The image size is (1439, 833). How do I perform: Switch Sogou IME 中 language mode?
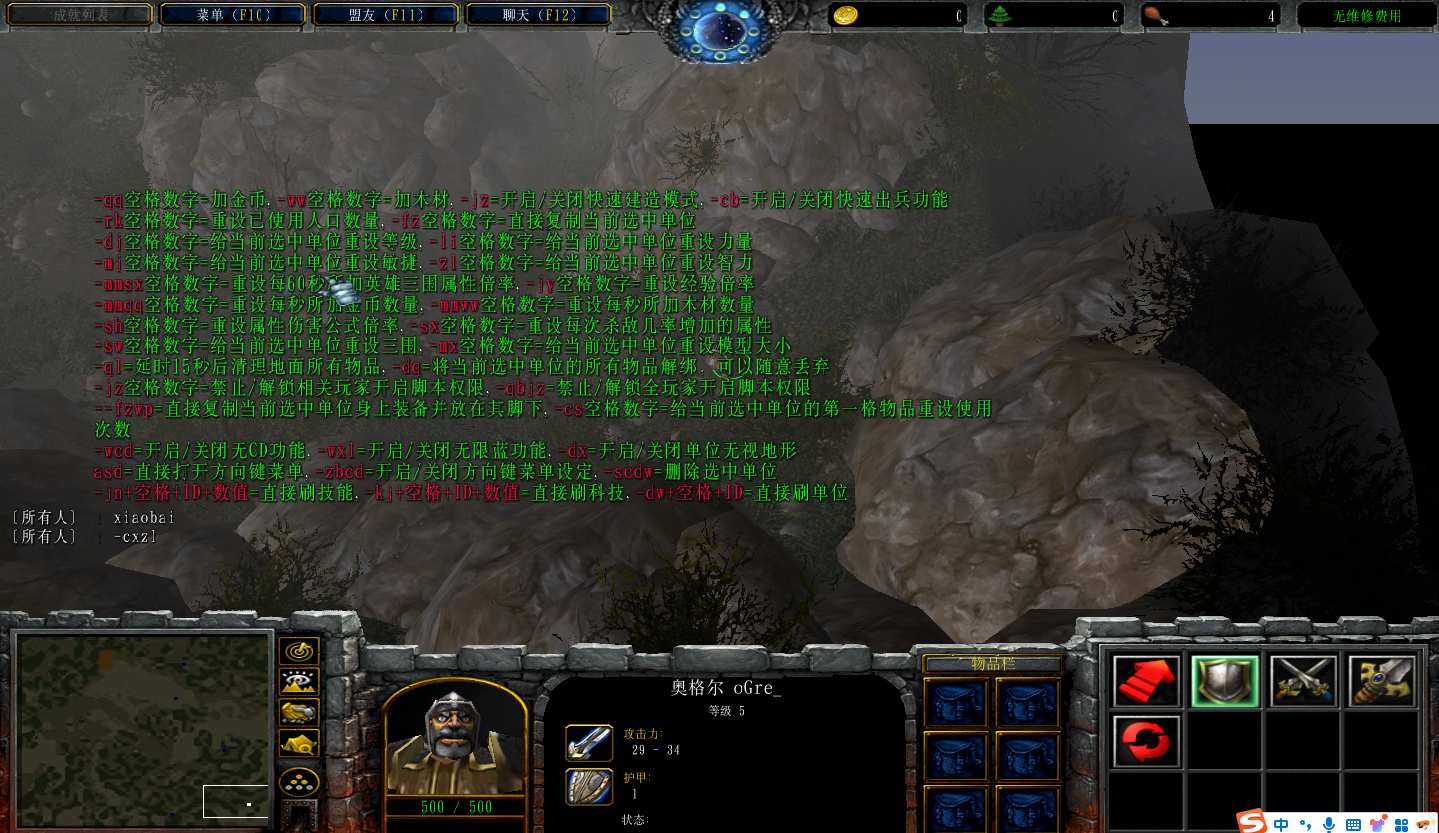[1281, 824]
